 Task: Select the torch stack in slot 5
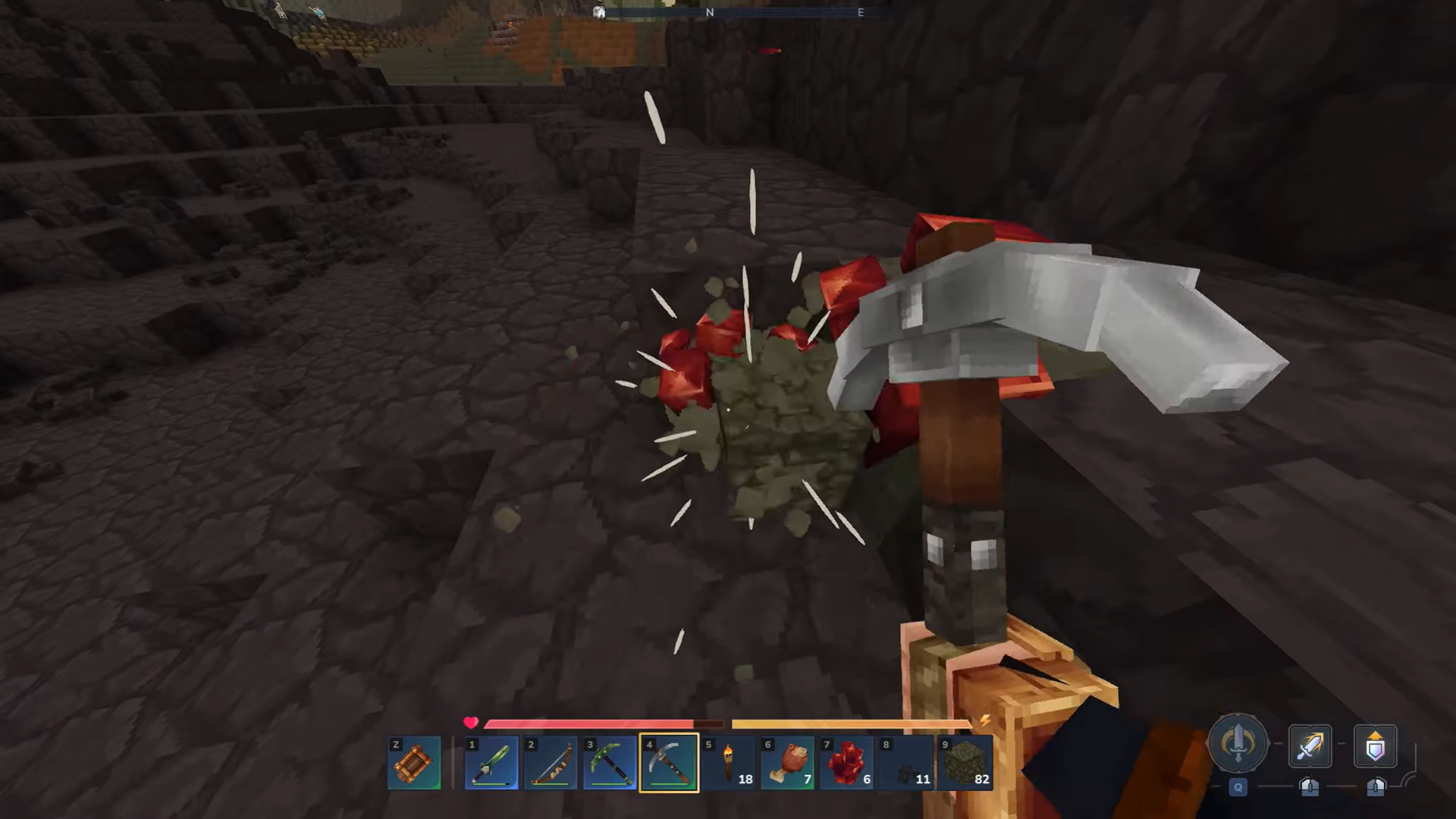(x=728, y=762)
